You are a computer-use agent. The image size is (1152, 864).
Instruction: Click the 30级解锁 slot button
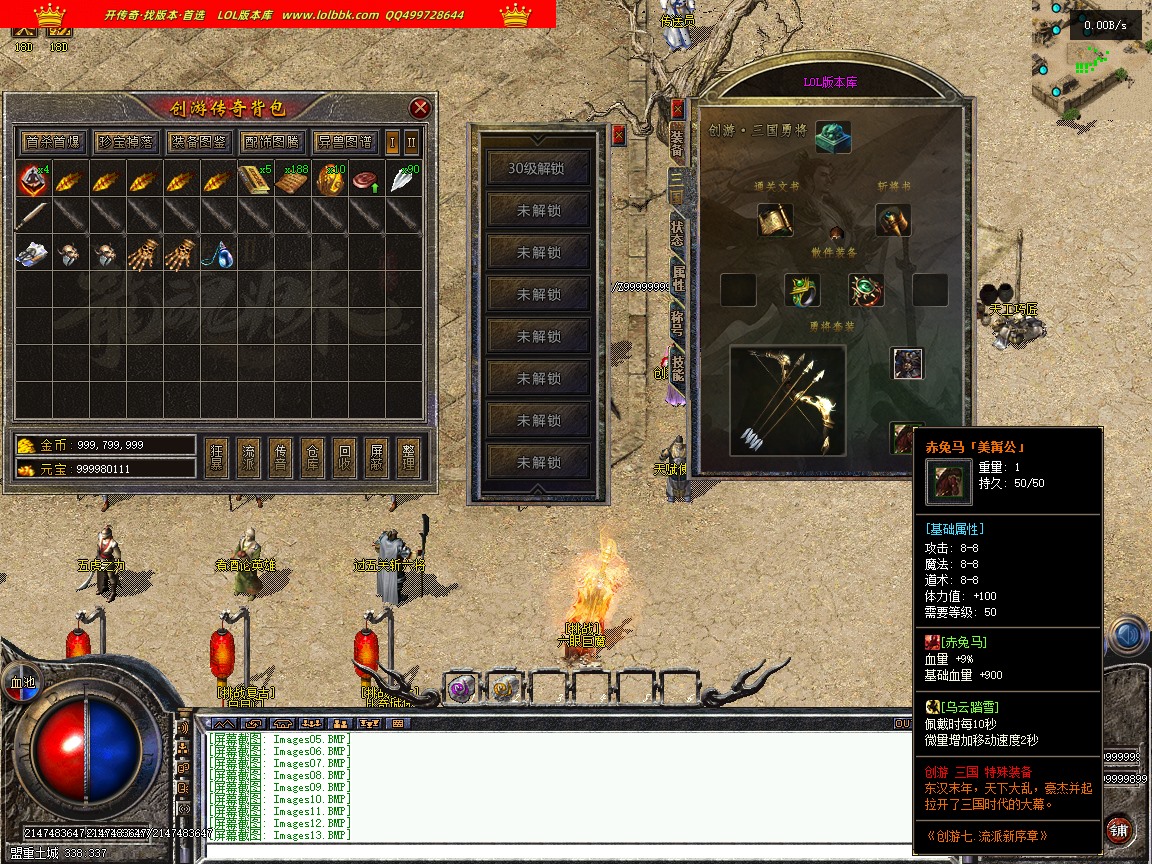click(x=537, y=169)
